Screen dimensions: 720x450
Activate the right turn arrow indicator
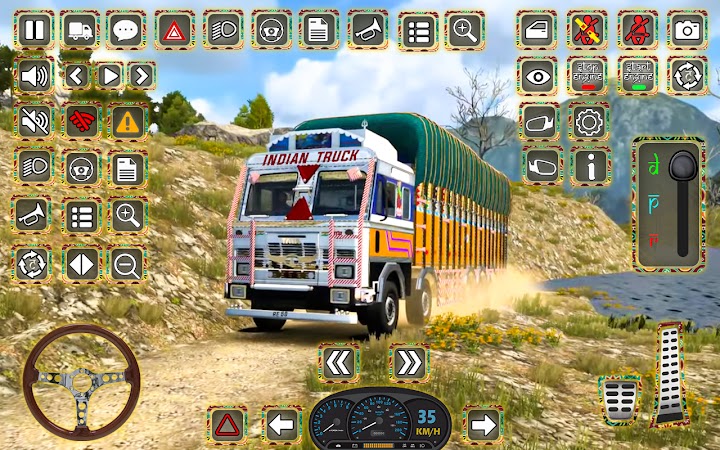(x=483, y=425)
